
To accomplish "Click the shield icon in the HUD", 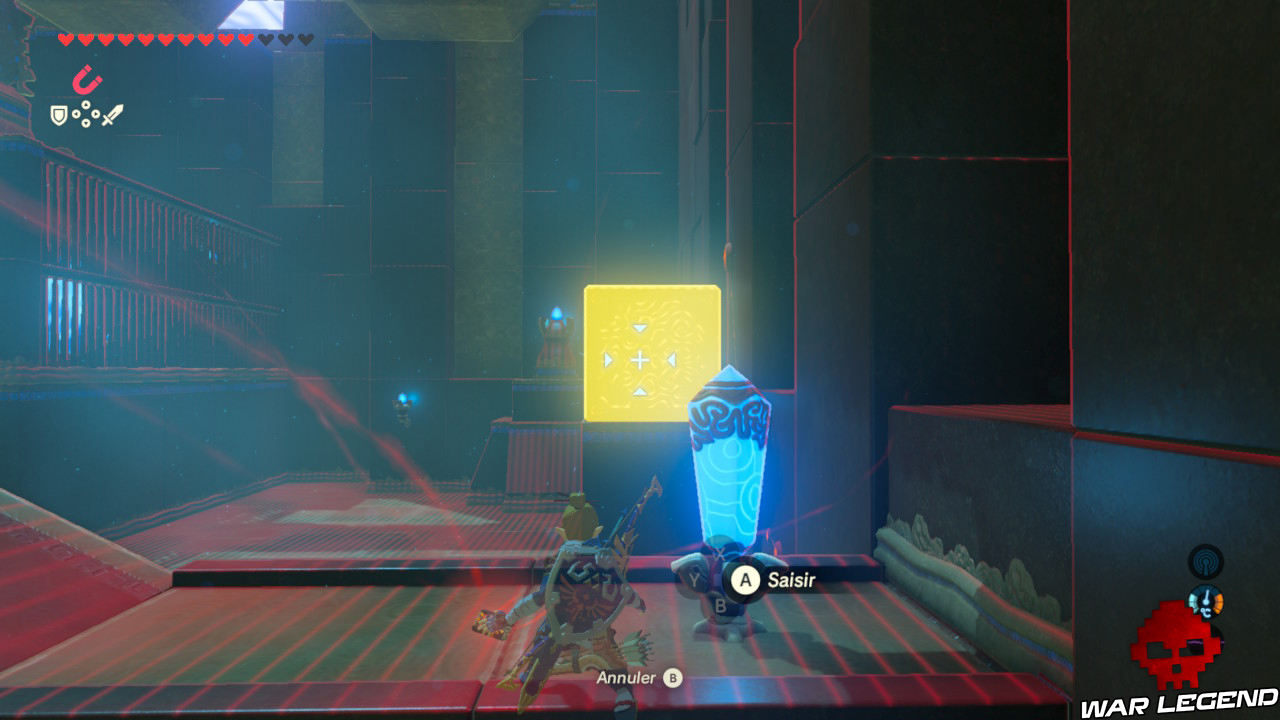I will click(58, 114).
